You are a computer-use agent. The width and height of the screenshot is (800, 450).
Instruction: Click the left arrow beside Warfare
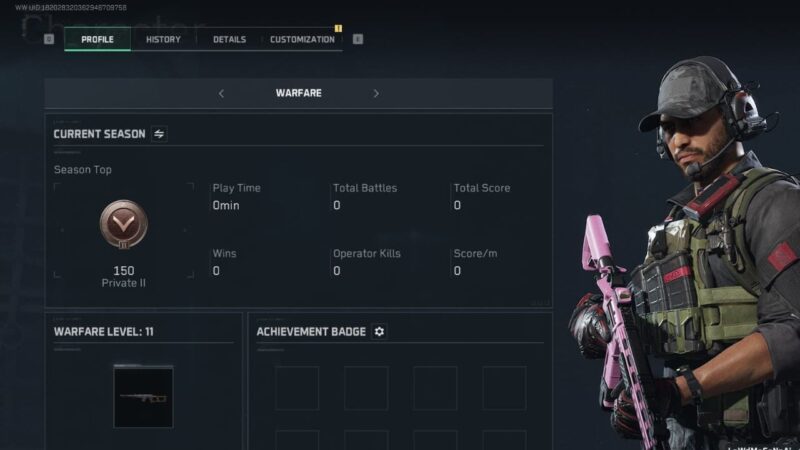click(221, 94)
